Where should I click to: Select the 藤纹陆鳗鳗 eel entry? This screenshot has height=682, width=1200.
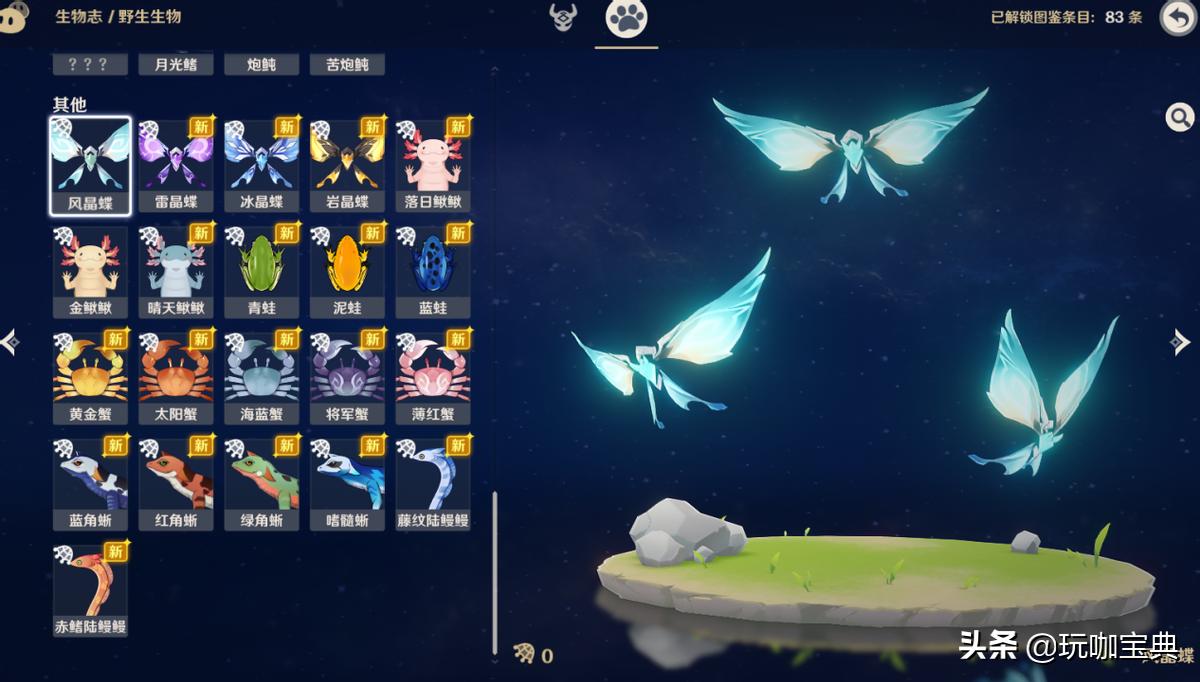433,484
